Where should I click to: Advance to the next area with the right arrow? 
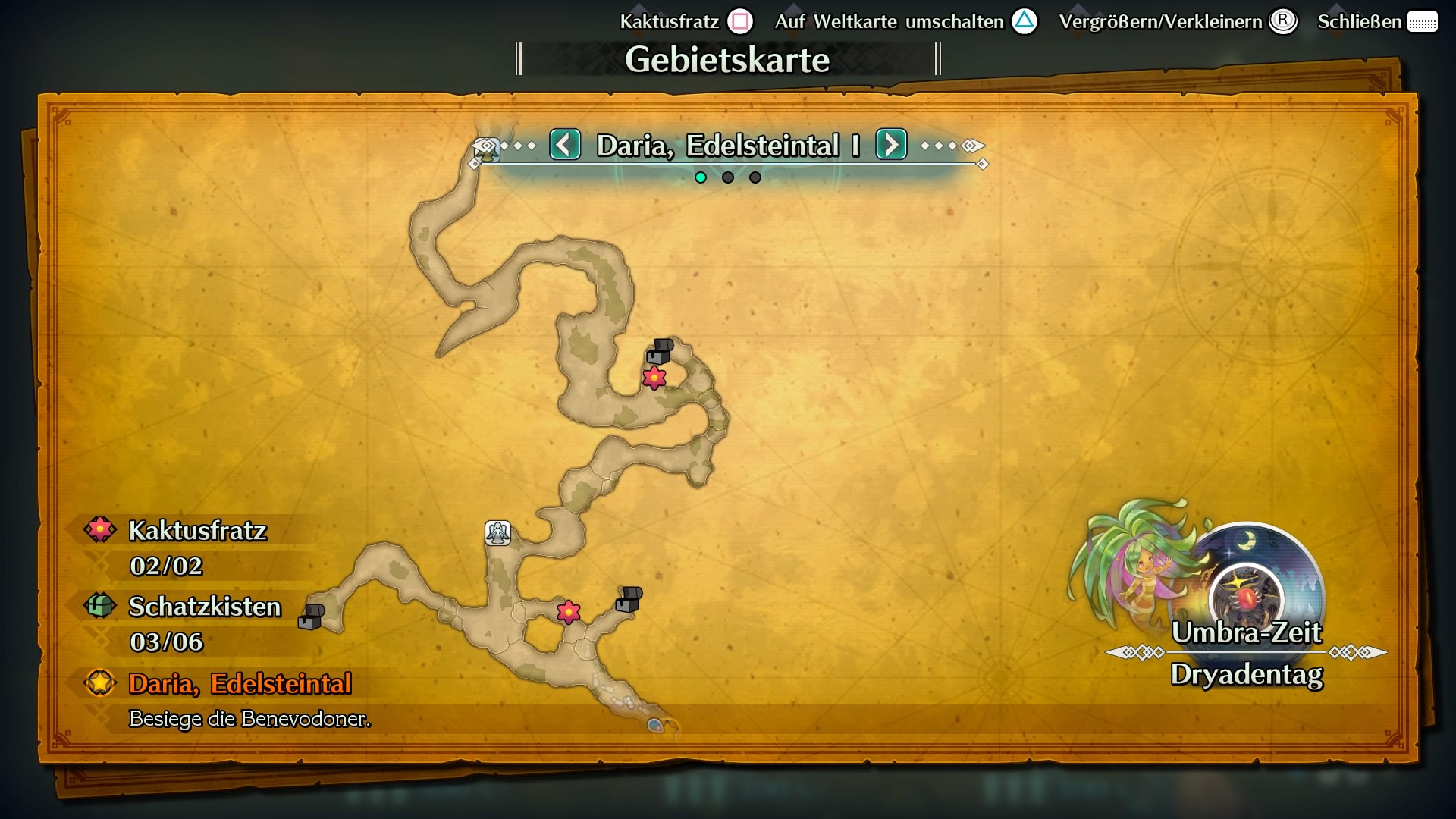pyautogui.click(x=891, y=145)
